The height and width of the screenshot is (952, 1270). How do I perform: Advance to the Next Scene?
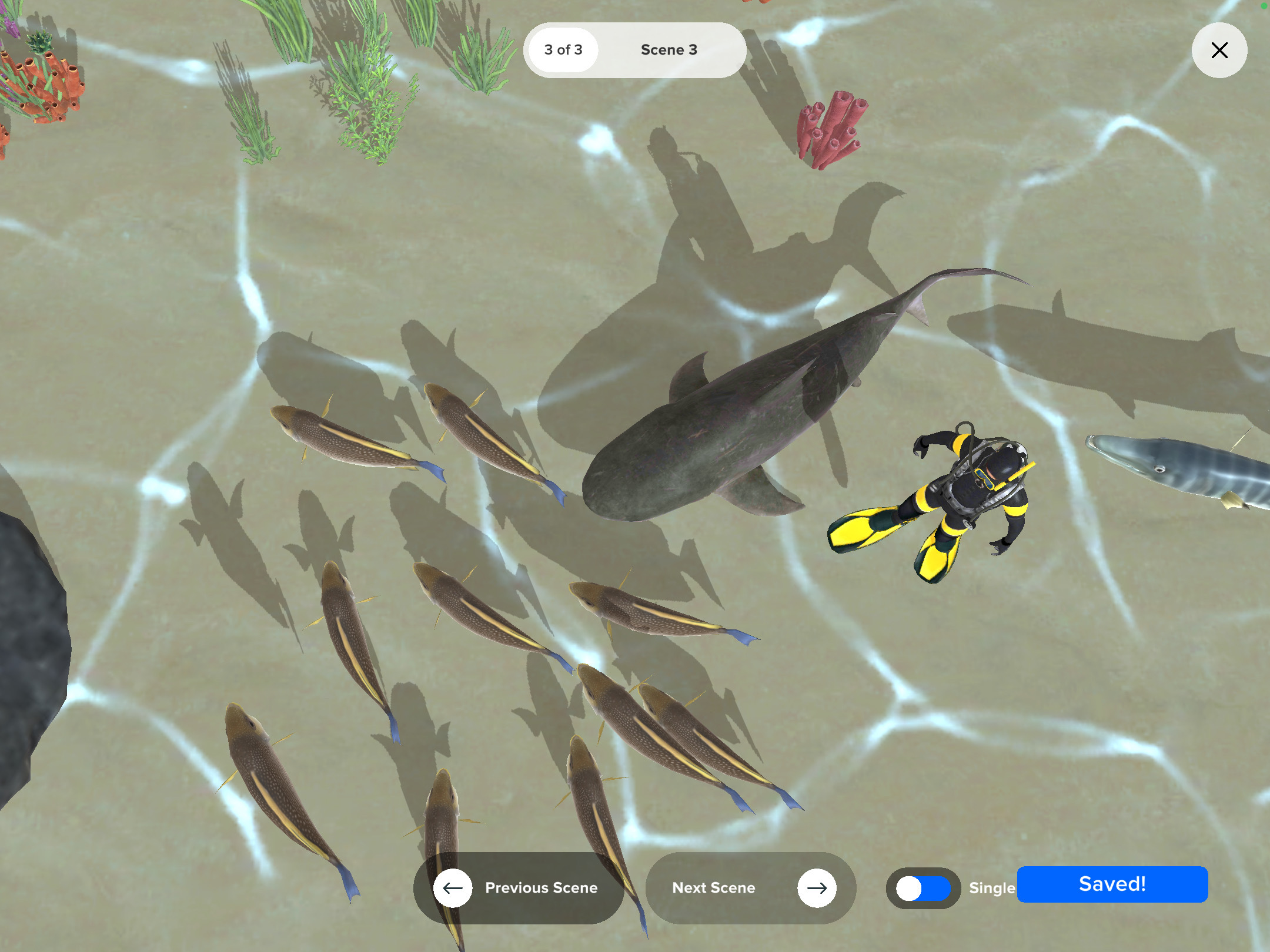point(751,887)
